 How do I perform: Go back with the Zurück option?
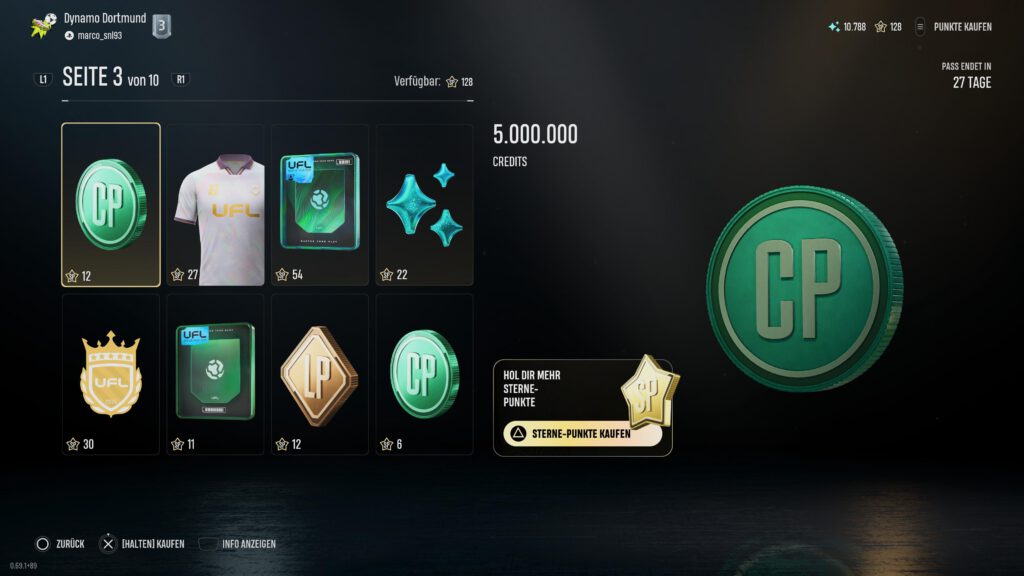(62, 544)
